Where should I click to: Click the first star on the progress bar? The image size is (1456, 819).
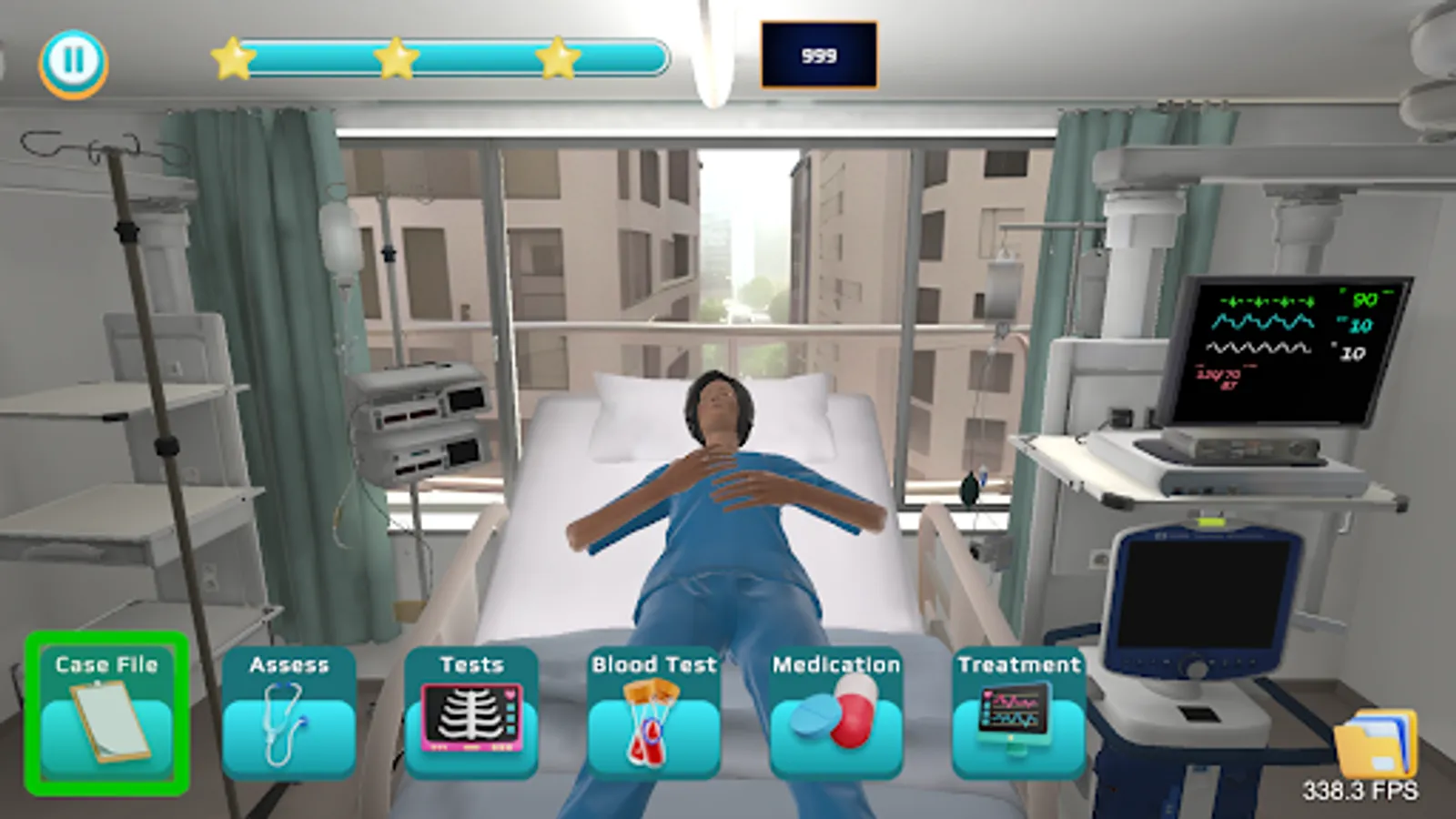tap(234, 58)
